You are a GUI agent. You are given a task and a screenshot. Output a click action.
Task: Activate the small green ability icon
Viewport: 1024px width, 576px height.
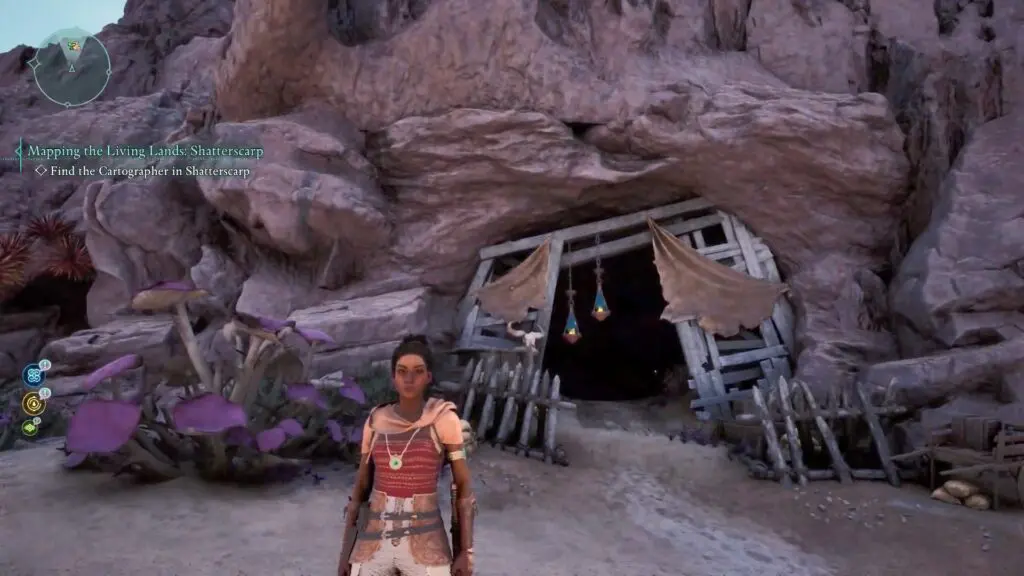tap(30, 427)
